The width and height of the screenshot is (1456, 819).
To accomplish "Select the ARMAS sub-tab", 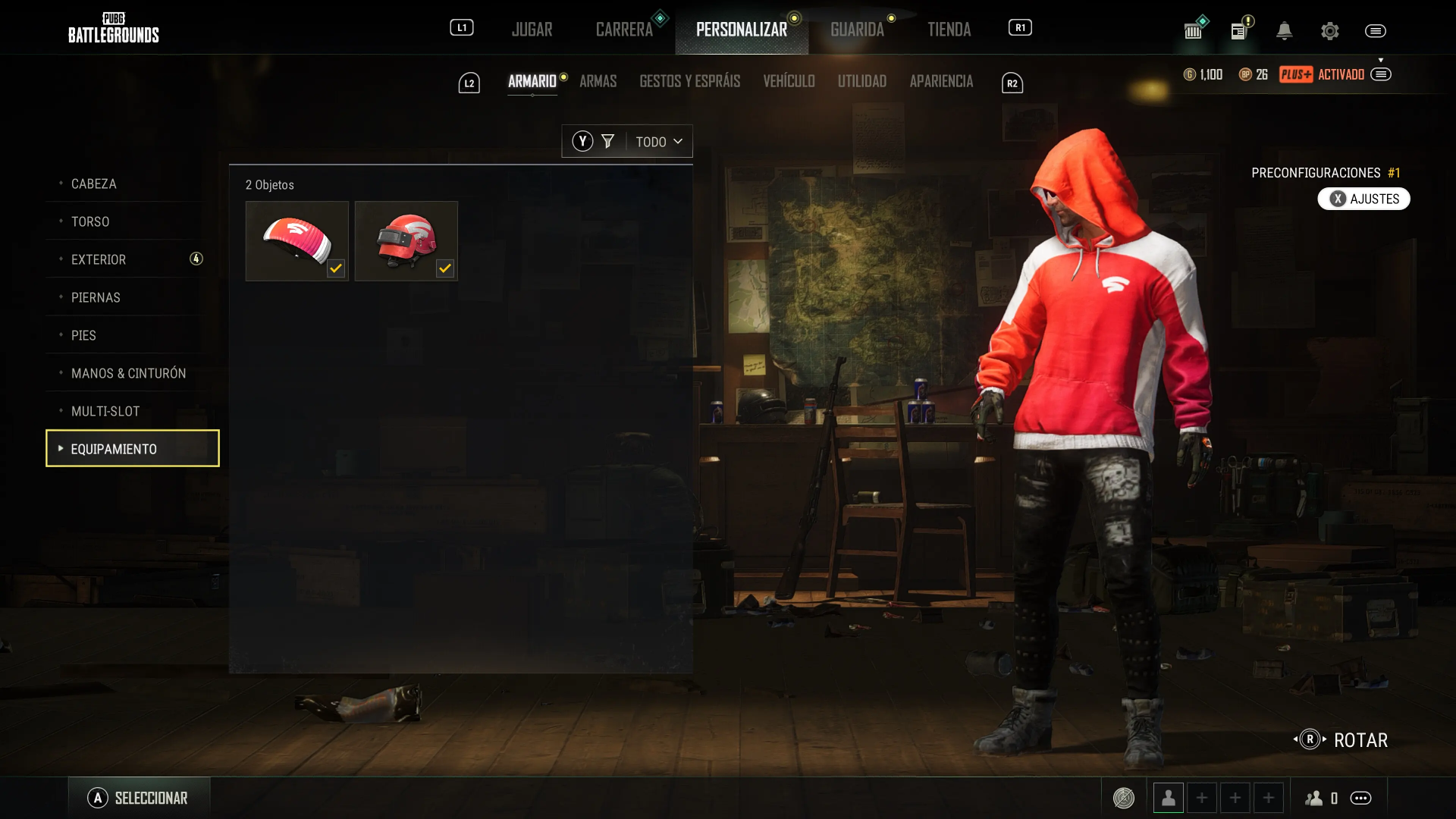I will (x=598, y=81).
